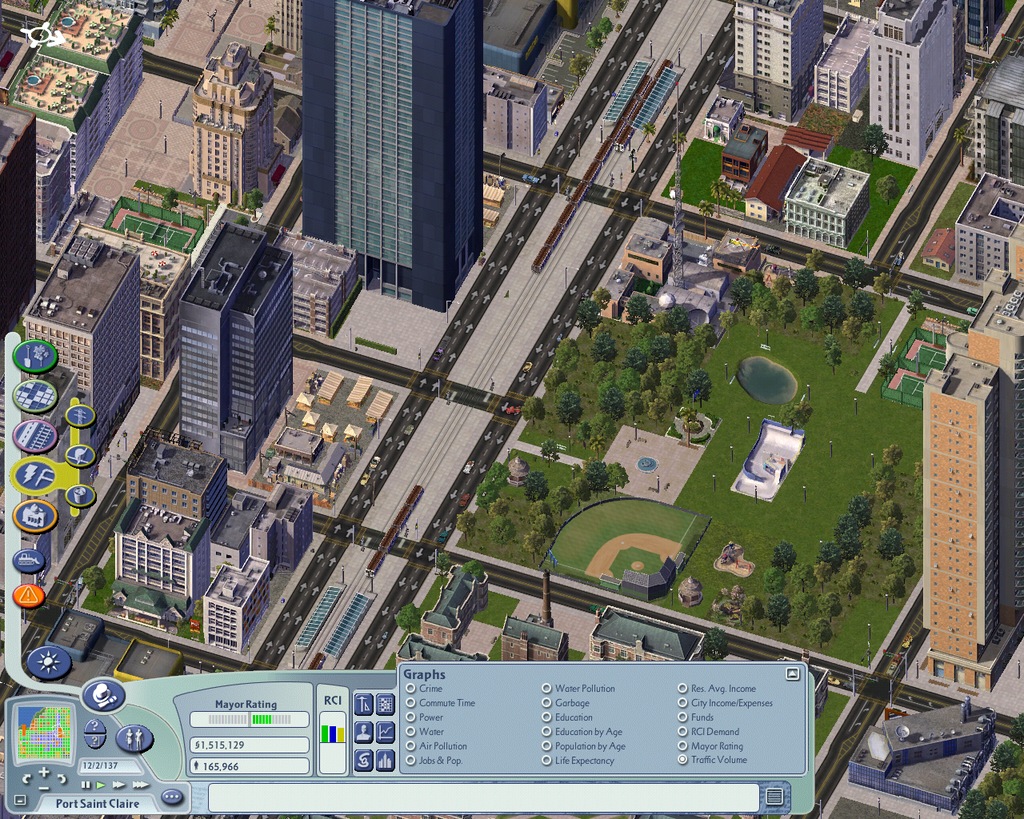The height and width of the screenshot is (819, 1024).
Task: Choose the Commute Time graph
Action: pyautogui.click(x=410, y=703)
